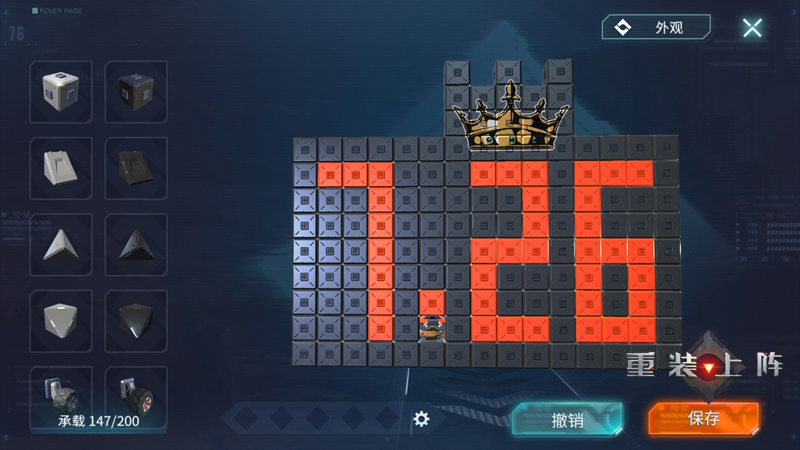This screenshot has width=800, height=450.
Task: Choose the white slope block part
Action: tap(61, 168)
